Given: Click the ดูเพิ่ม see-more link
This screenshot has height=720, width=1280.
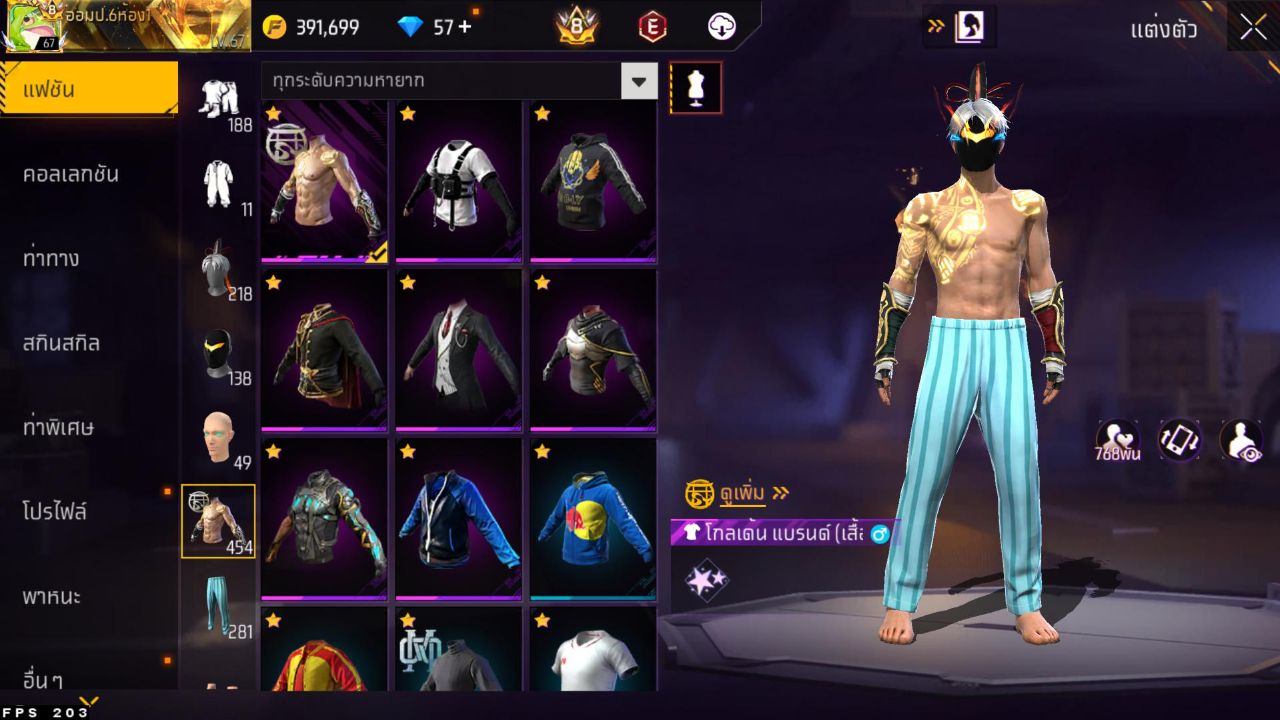Looking at the screenshot, I should (745, 493).
